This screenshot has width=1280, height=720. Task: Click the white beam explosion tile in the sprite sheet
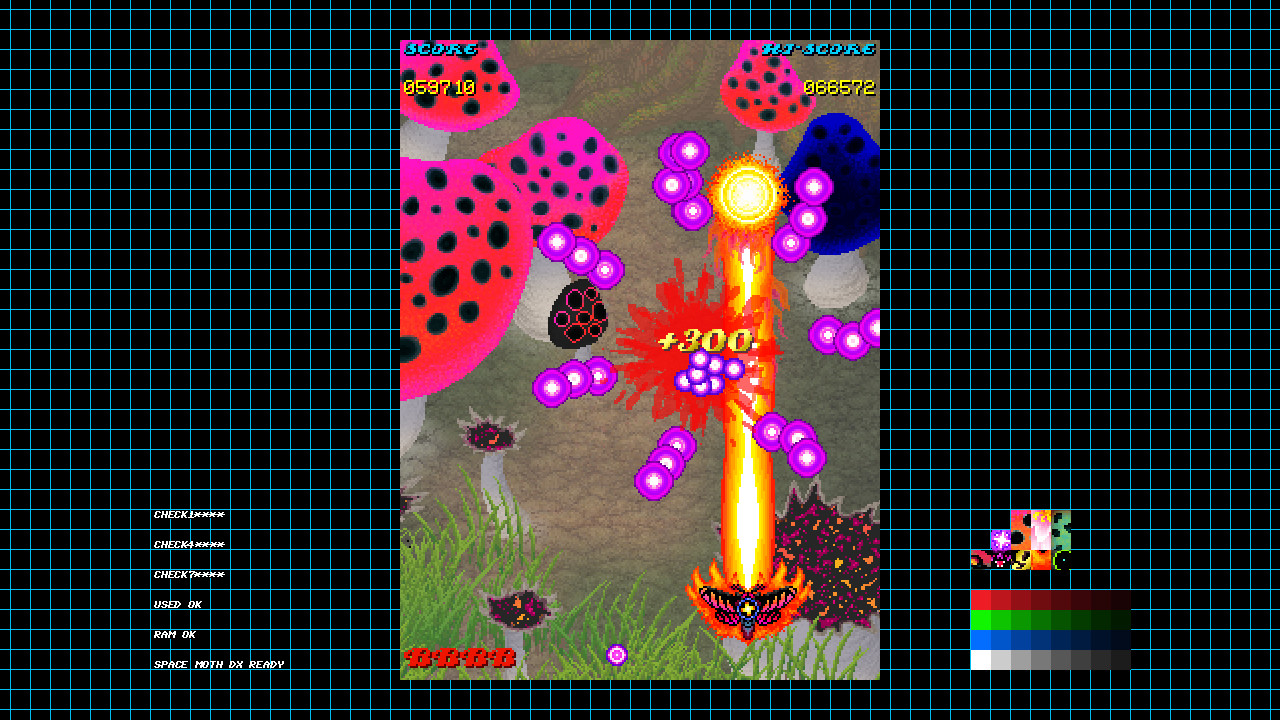tap(1040, 529)
